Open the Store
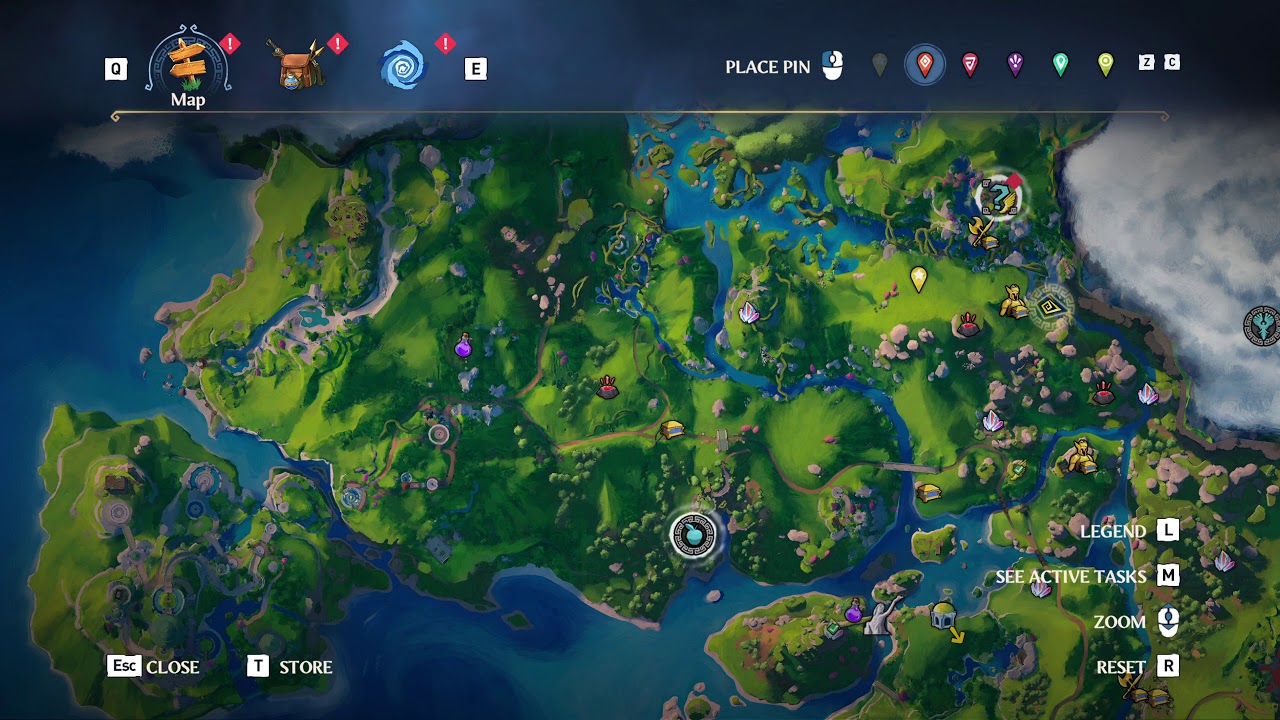1280x720 pixels. (x=290, y=667)
